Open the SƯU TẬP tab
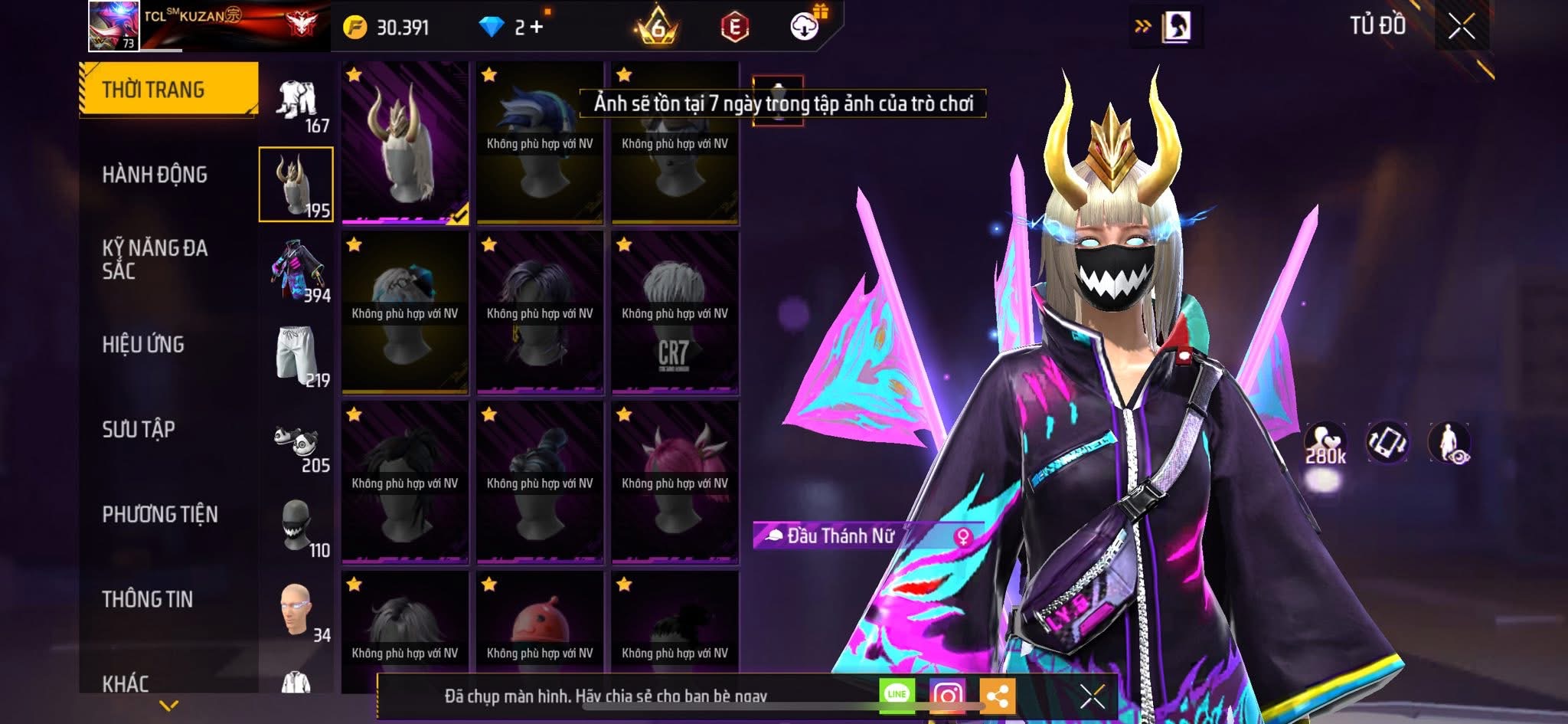This screenshot has height=724, width=1568. coord(139,429)
